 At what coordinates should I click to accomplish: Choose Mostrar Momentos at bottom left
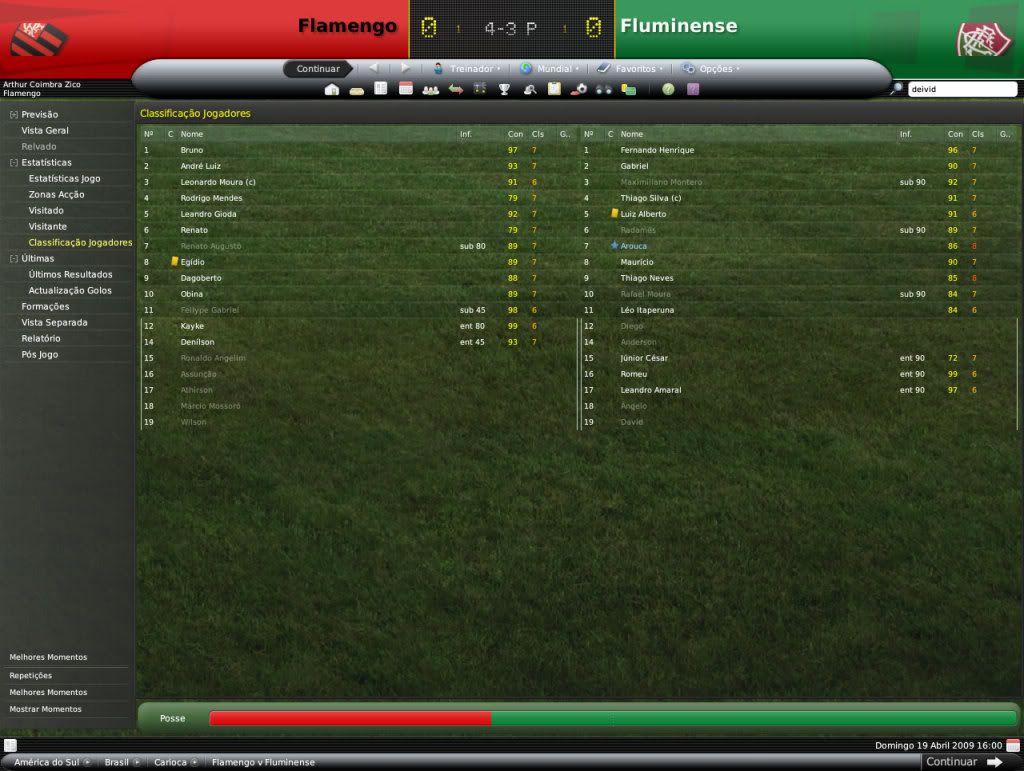pos(45,709)
